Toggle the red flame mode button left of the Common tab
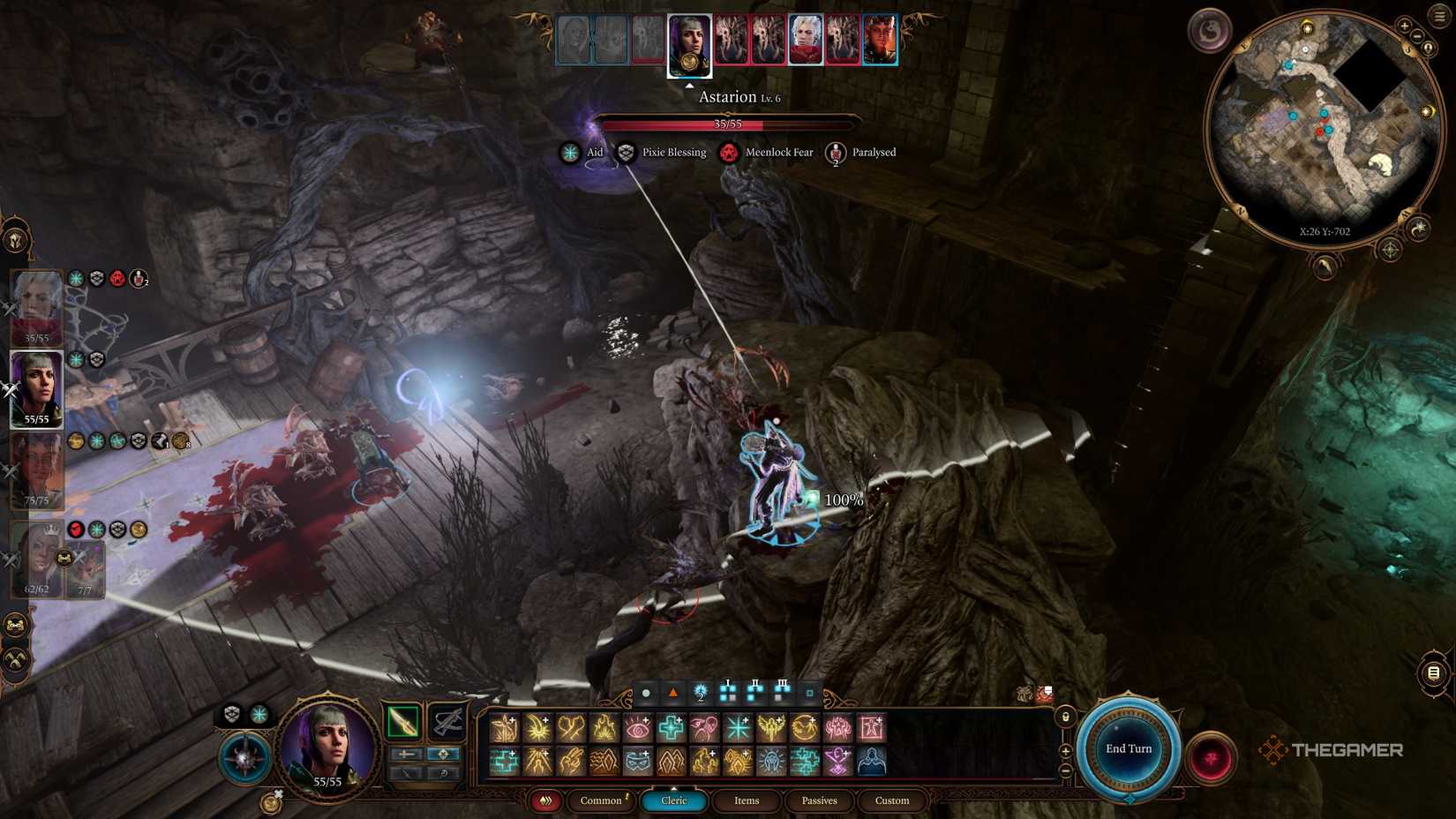The width and height of the screenshot is (1456, 819). (x=545, y=800)
